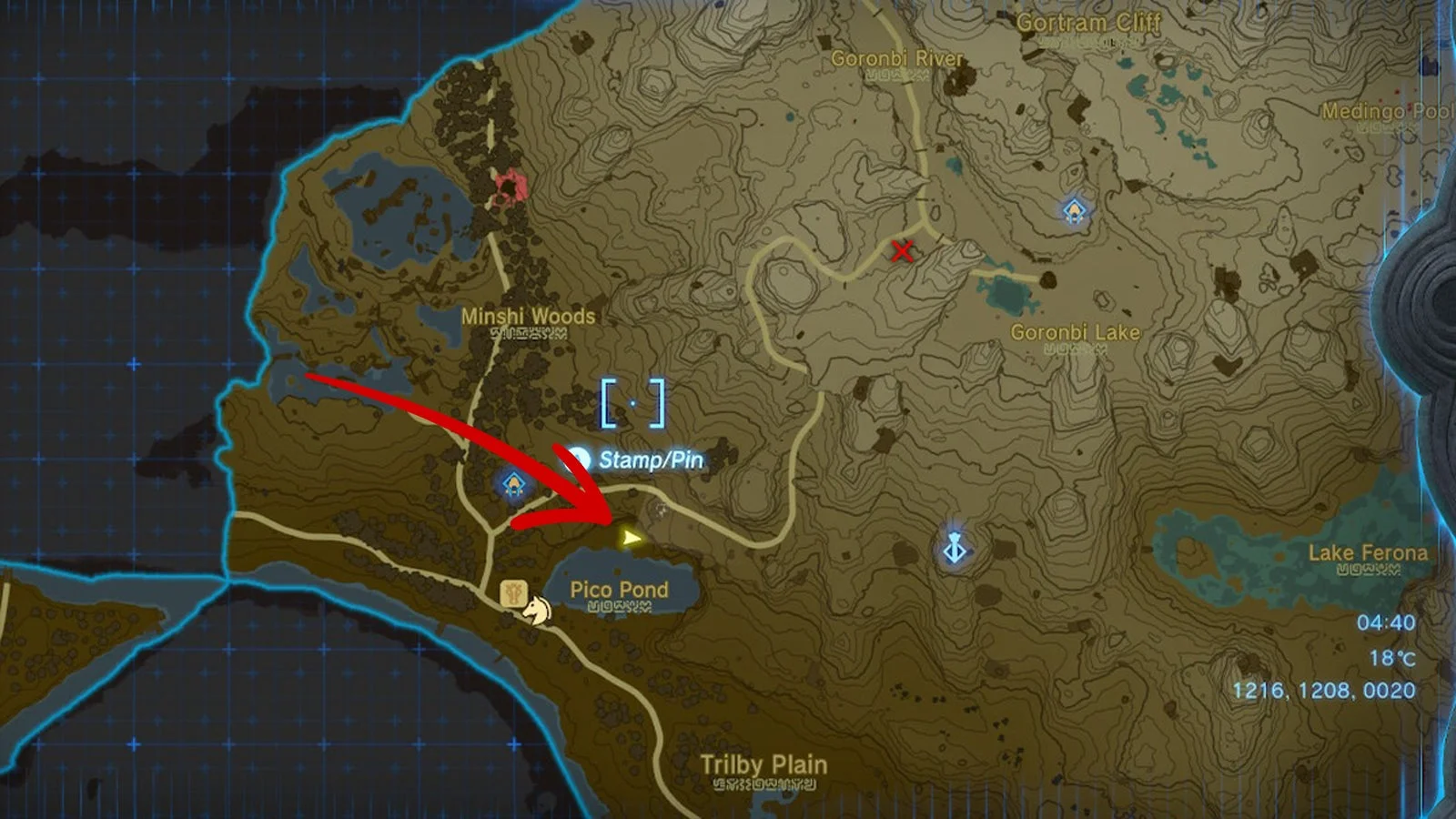Expand the Goronbi Lake label
The image size is (1456, 819).
tap(1075, 333)
